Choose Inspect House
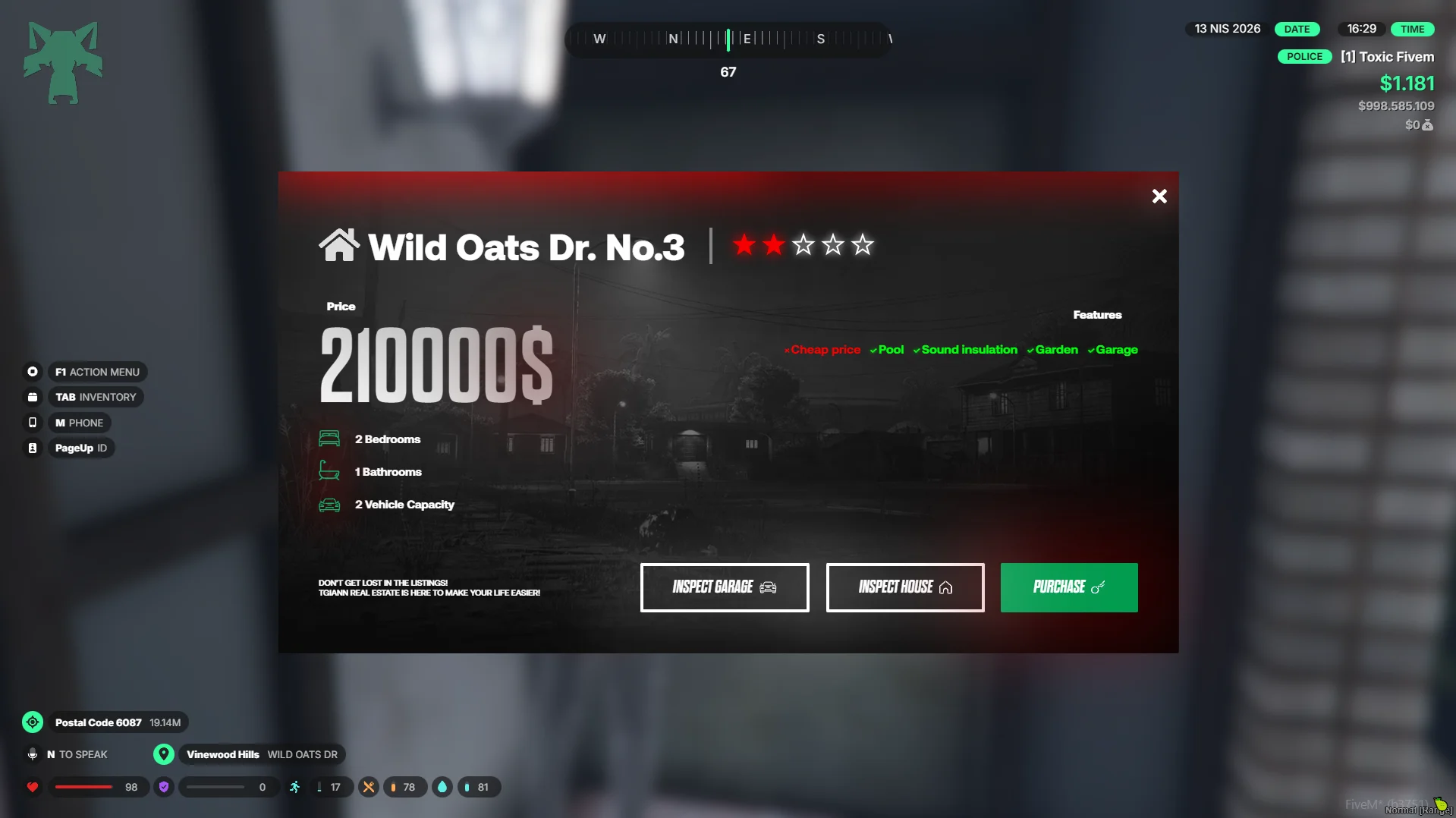Screen dimensions: 1456x818 point(904,587)
